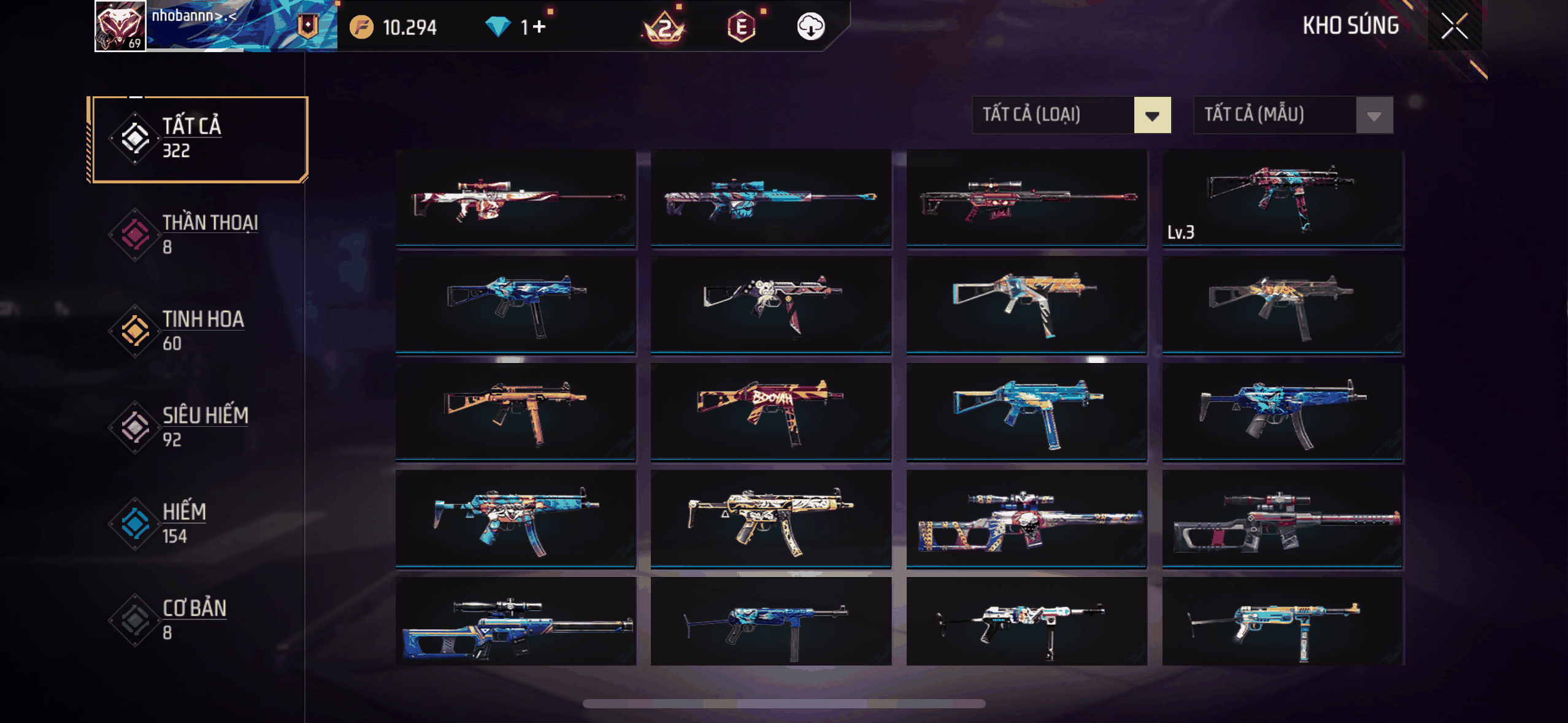Show the Tinh Hoa weapon skins
Image resolution: width=1568 pixels, height=723 pixels.
198,331
